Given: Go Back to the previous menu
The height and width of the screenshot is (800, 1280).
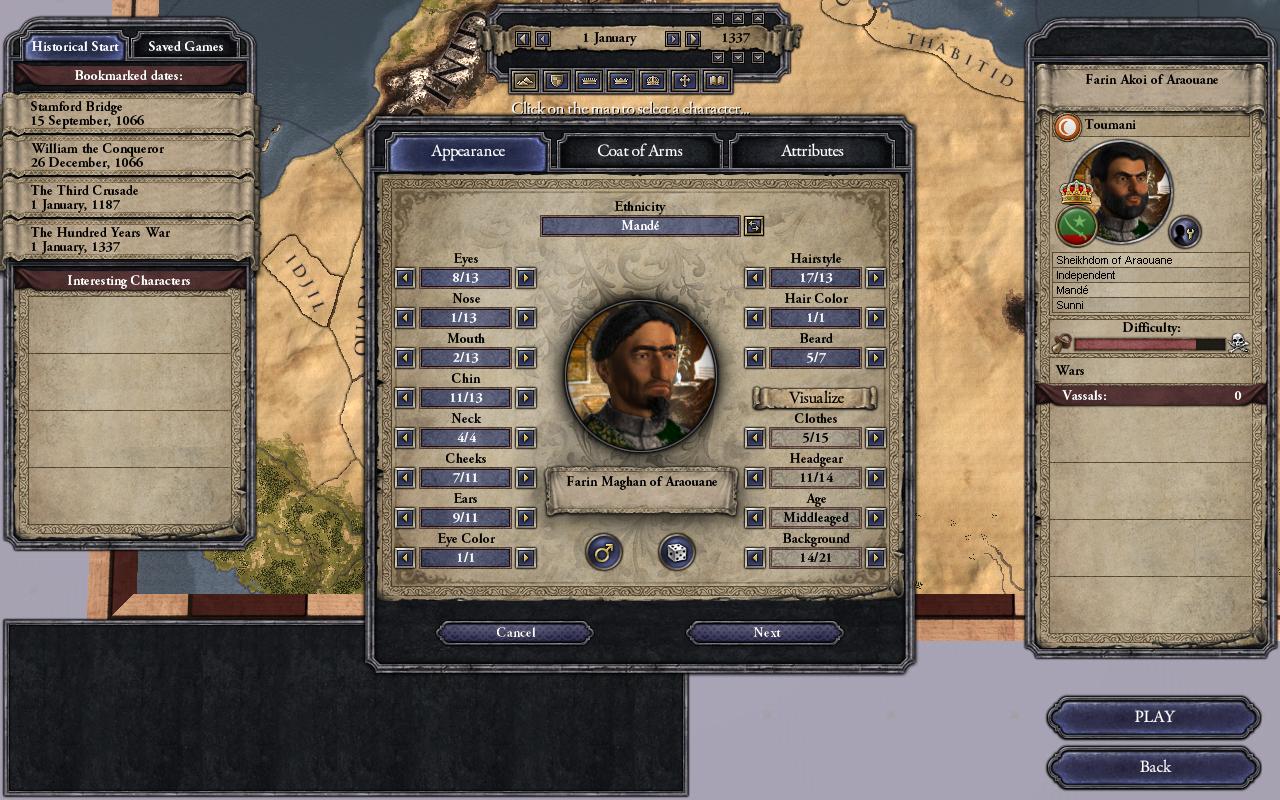Looking at the screenshot, I should coord(1154,767).
